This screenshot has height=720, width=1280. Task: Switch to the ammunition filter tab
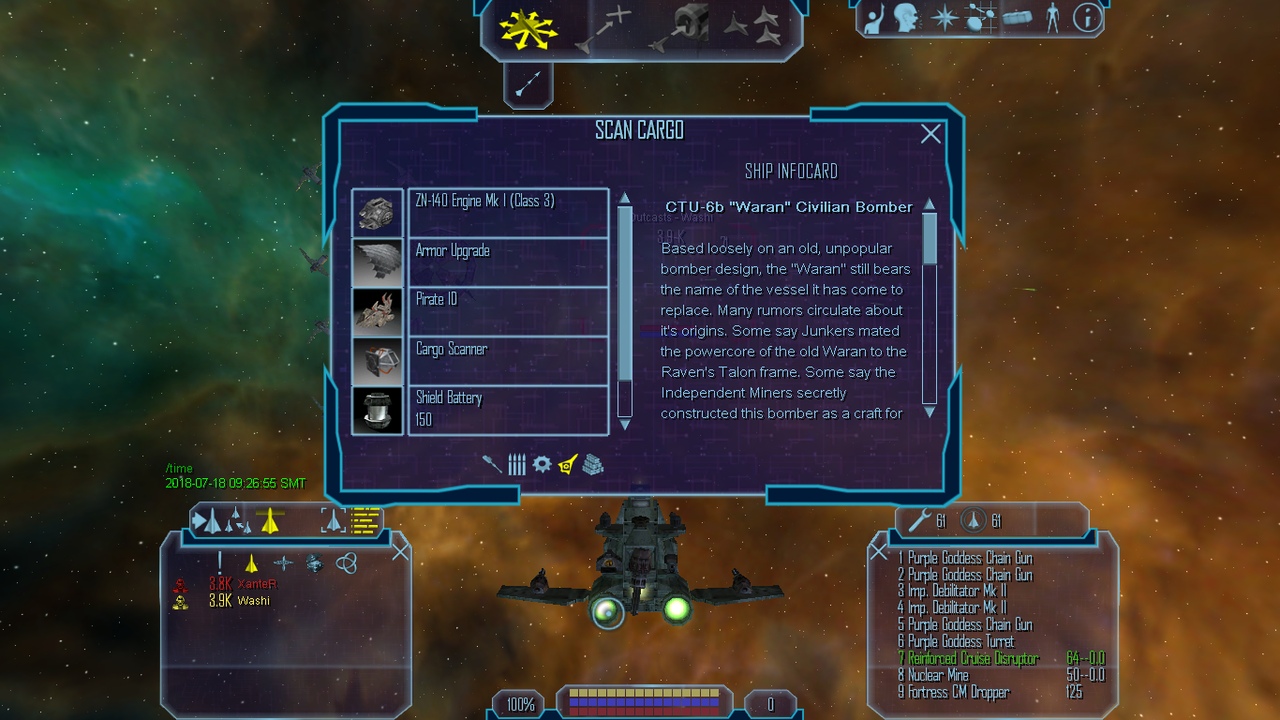[516, 464]
